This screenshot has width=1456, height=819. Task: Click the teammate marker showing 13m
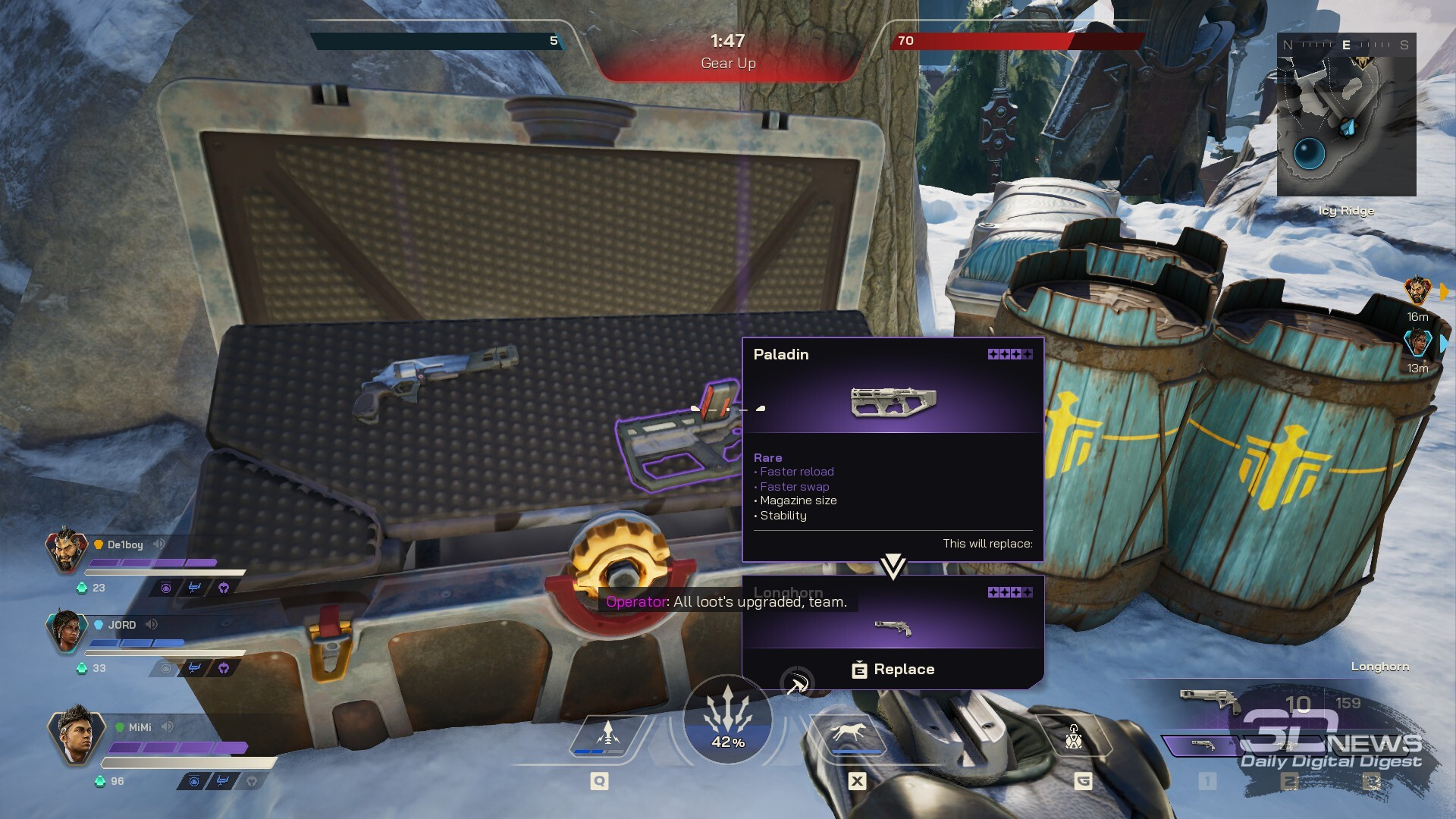click(1417, 344)
